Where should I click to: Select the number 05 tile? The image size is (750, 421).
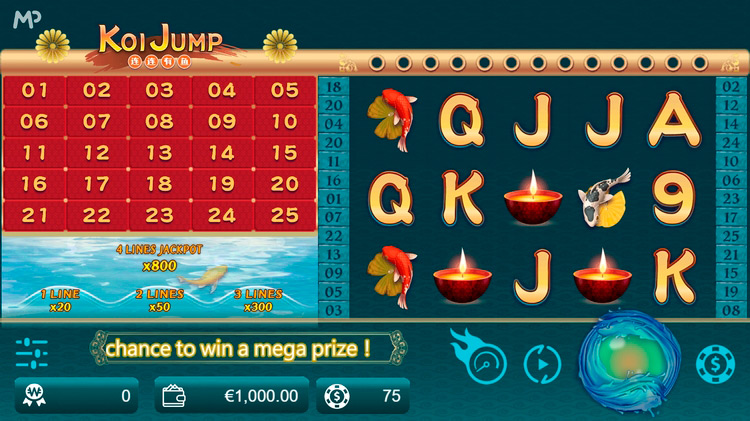pyautogui.click(x=284, y=91)
